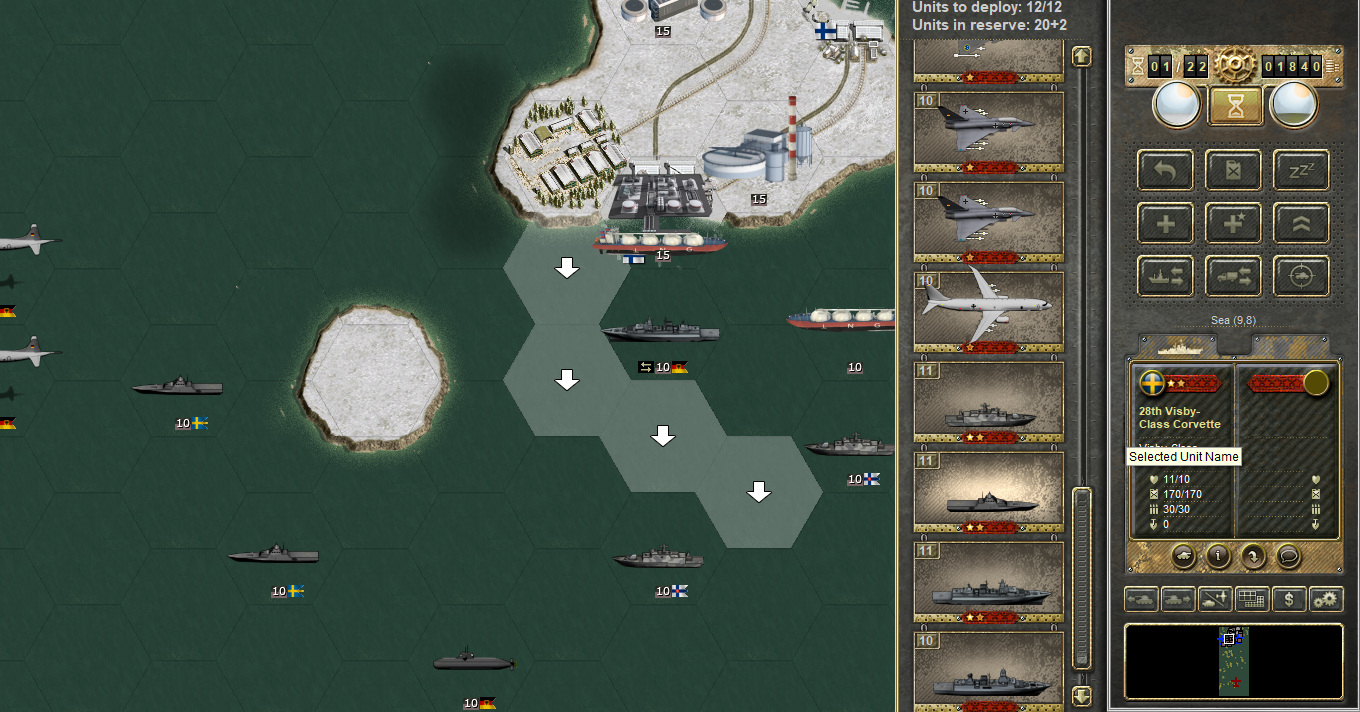The image size is (1360, 712).
Task: Click the deploy list's down arrow button
Action: 1081,695
